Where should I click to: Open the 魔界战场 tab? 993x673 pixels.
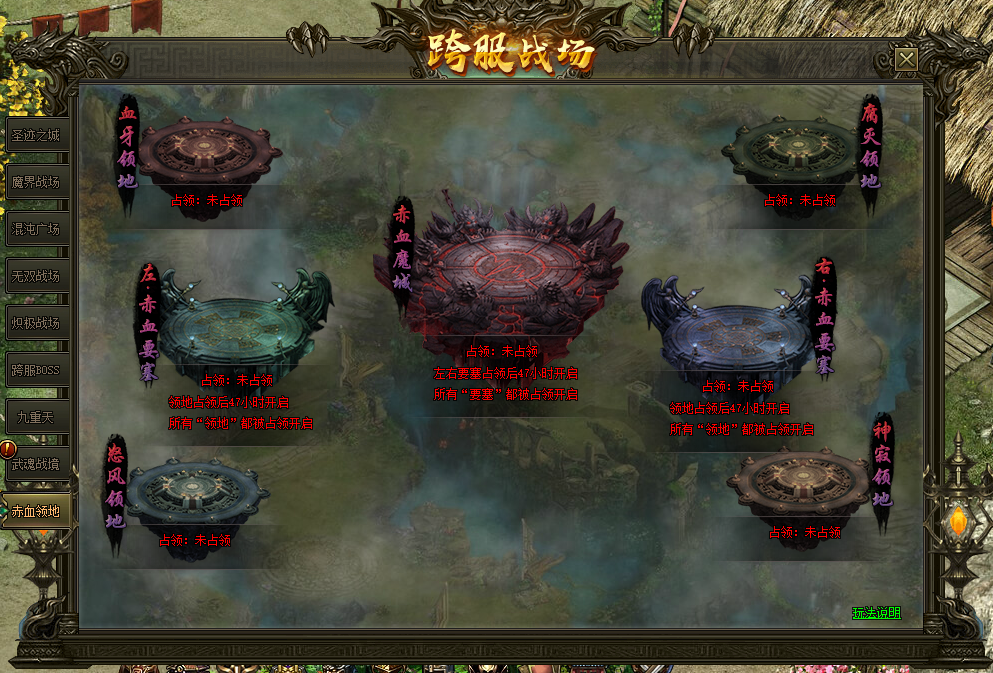click(x=37, y=182)
